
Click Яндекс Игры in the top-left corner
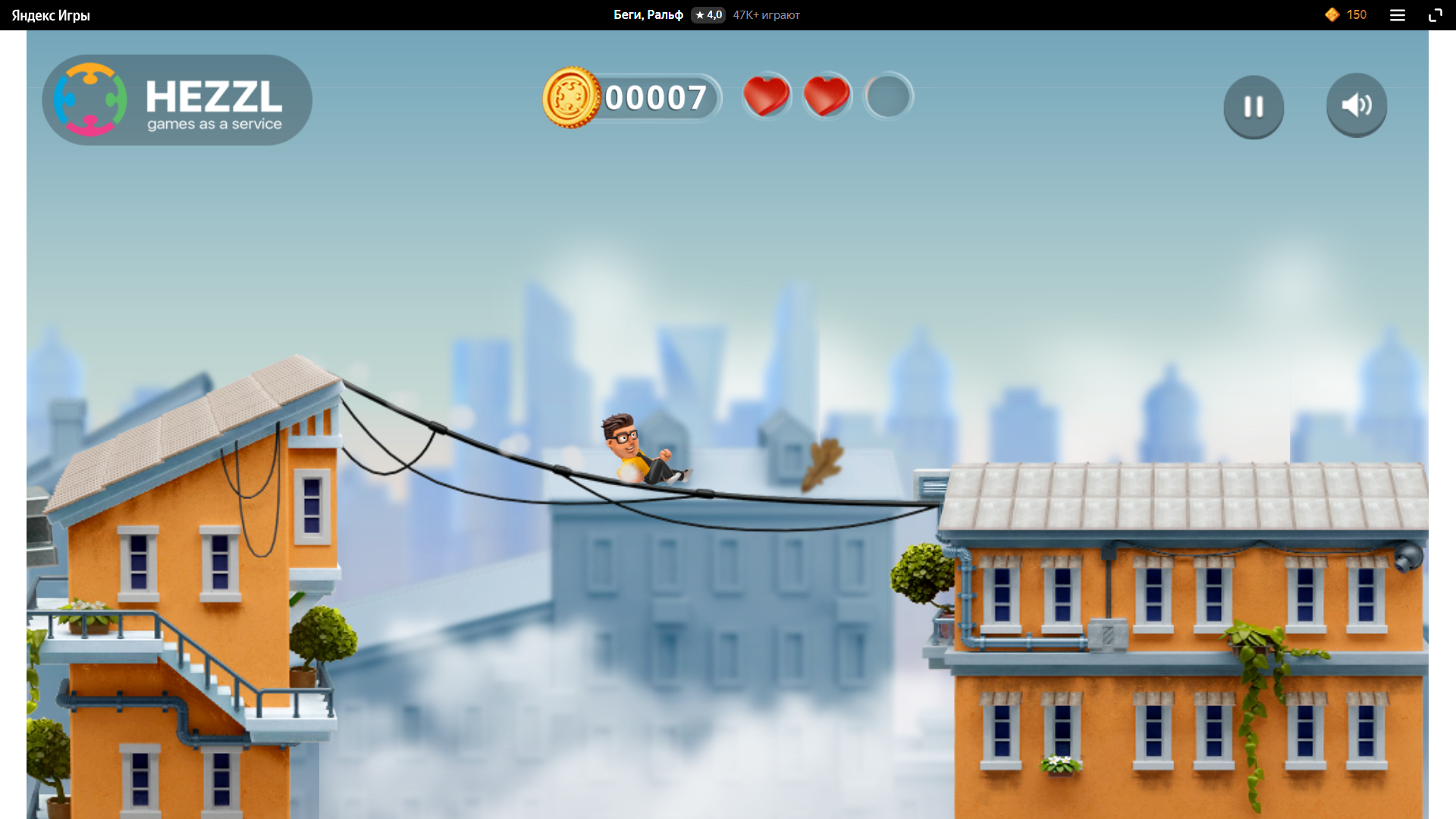pyautogui.click(x=50, y=14)
